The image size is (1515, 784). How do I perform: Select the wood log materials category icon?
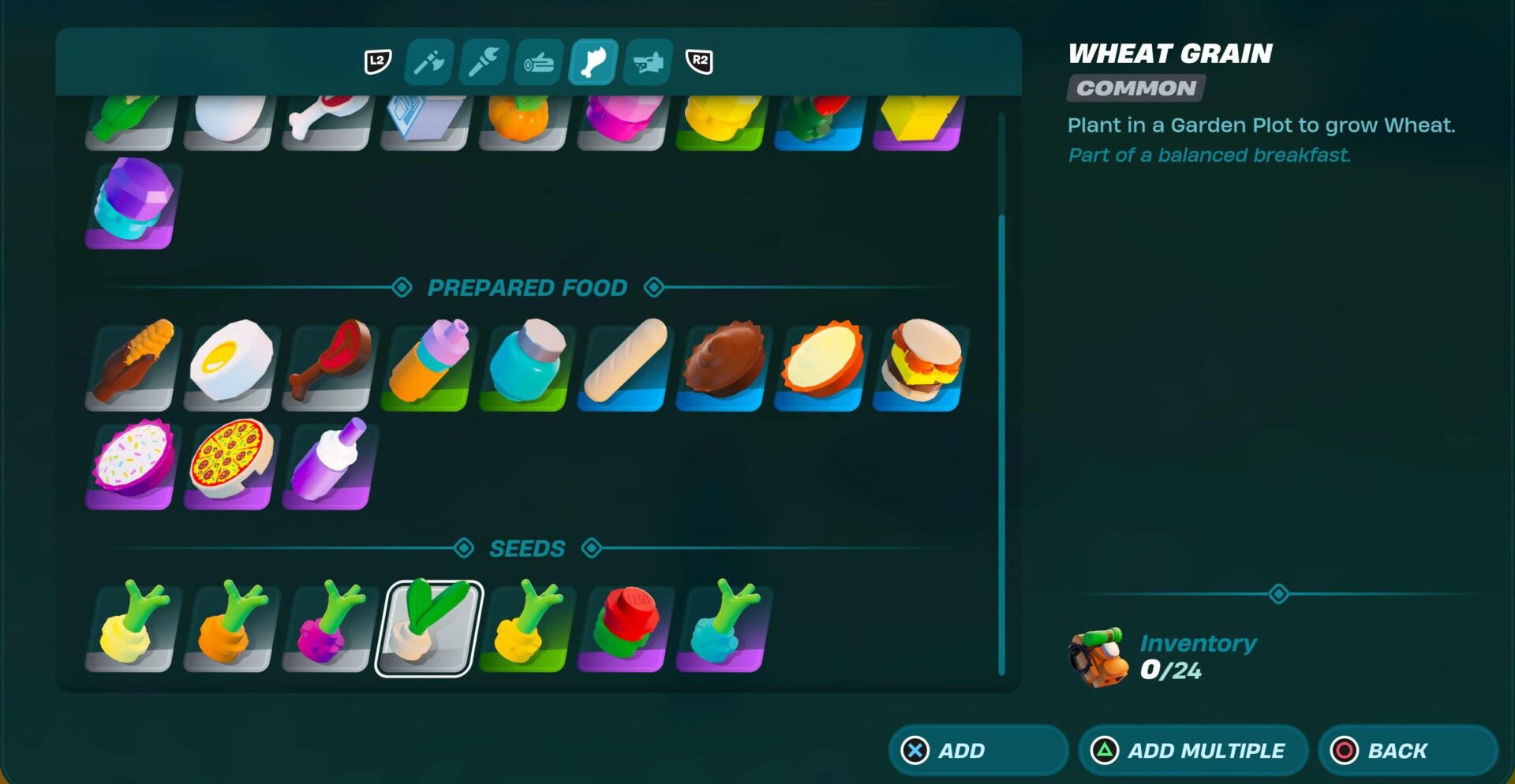538,62
